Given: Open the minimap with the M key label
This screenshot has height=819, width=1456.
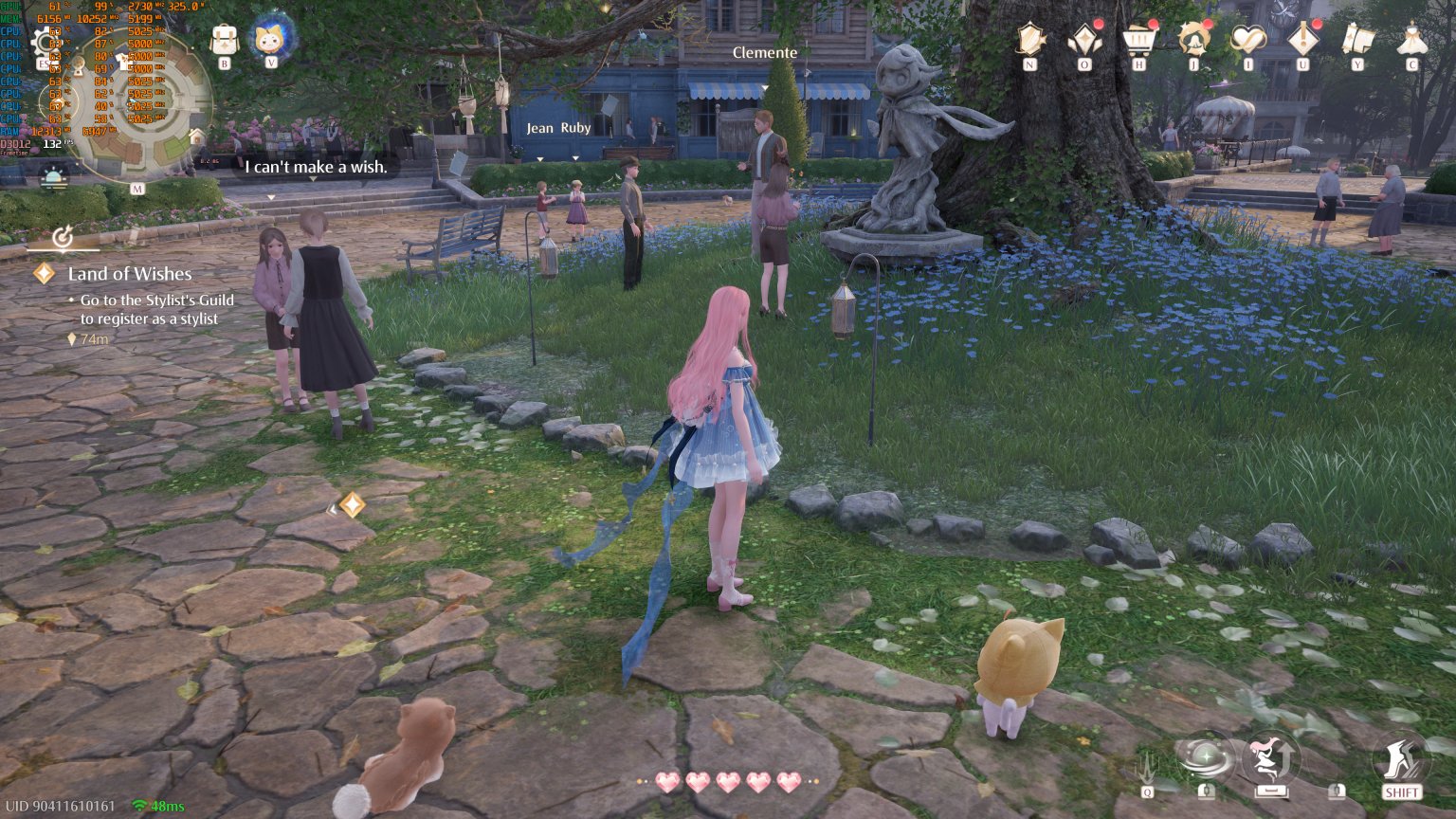Looking at the screenshot, I should point(136,188).
